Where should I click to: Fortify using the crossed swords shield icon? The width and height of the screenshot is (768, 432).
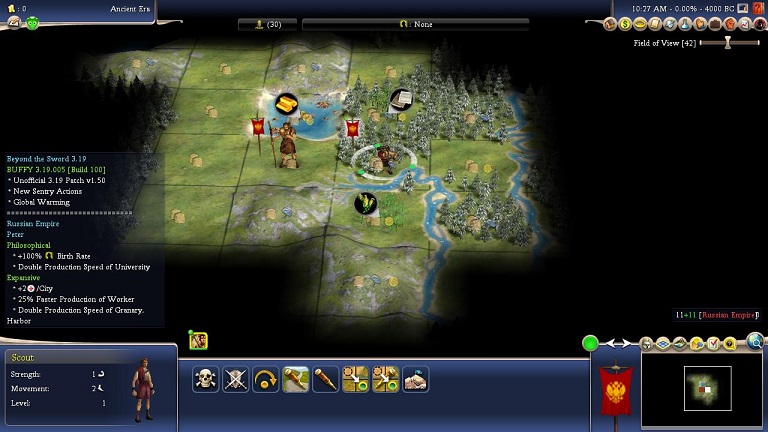236,379
